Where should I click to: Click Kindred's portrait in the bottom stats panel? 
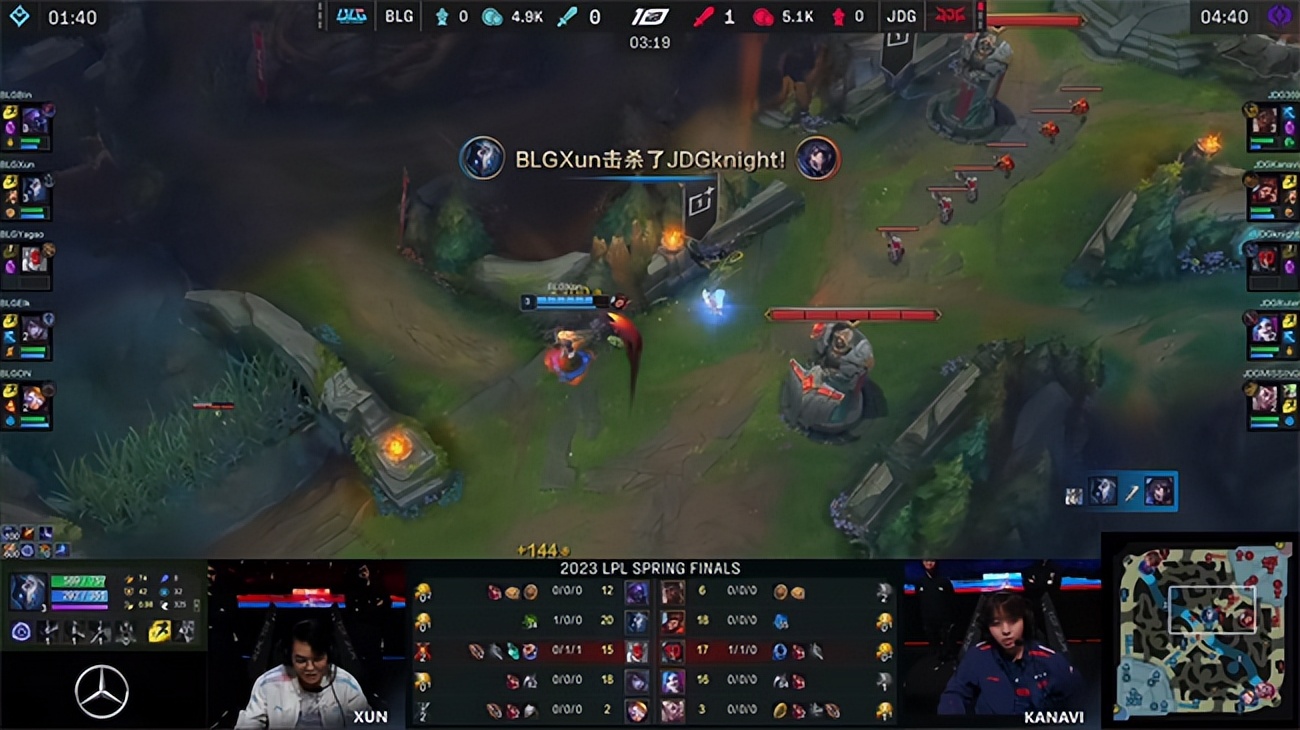28,591
